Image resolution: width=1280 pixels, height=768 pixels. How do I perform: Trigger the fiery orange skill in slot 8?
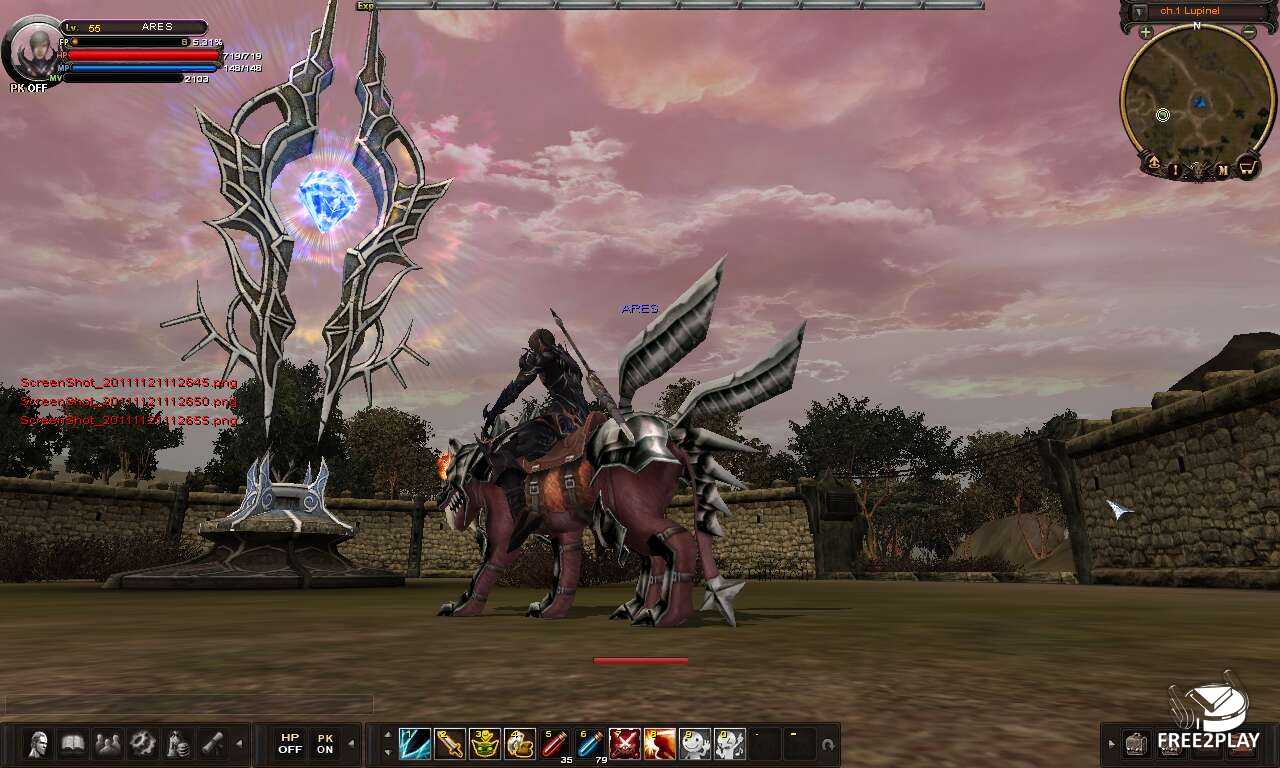point(659,744)
